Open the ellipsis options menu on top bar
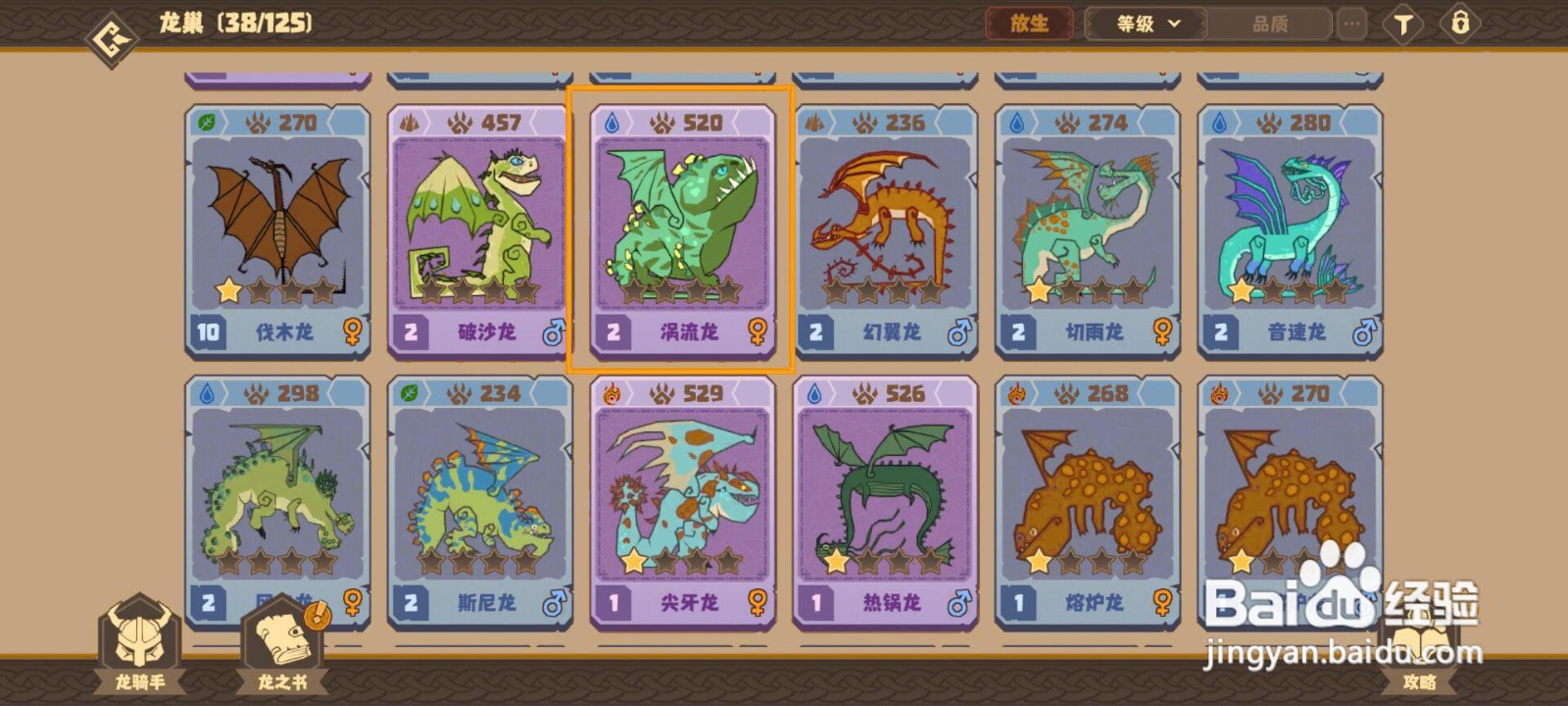The height and width of the screenshot is (706, 1568). pyautogui.click(x=1352, y=24)
